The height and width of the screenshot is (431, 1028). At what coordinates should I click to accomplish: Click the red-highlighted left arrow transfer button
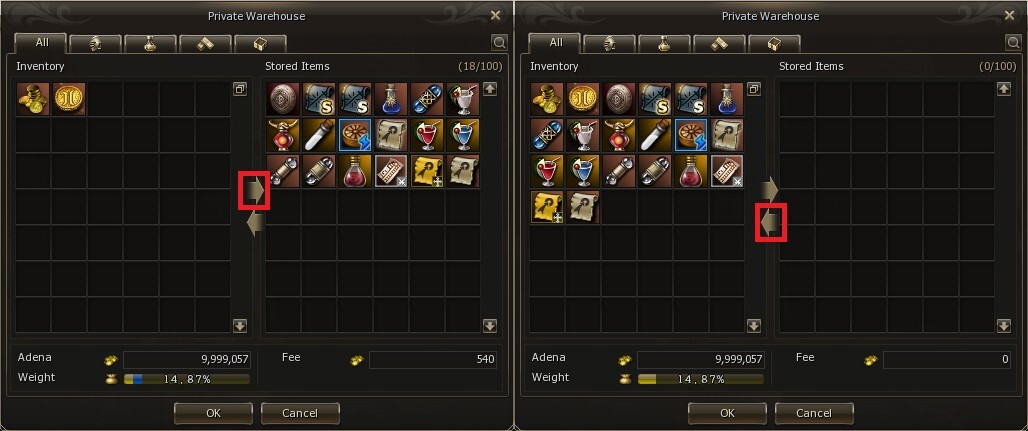tap(769, 220)
